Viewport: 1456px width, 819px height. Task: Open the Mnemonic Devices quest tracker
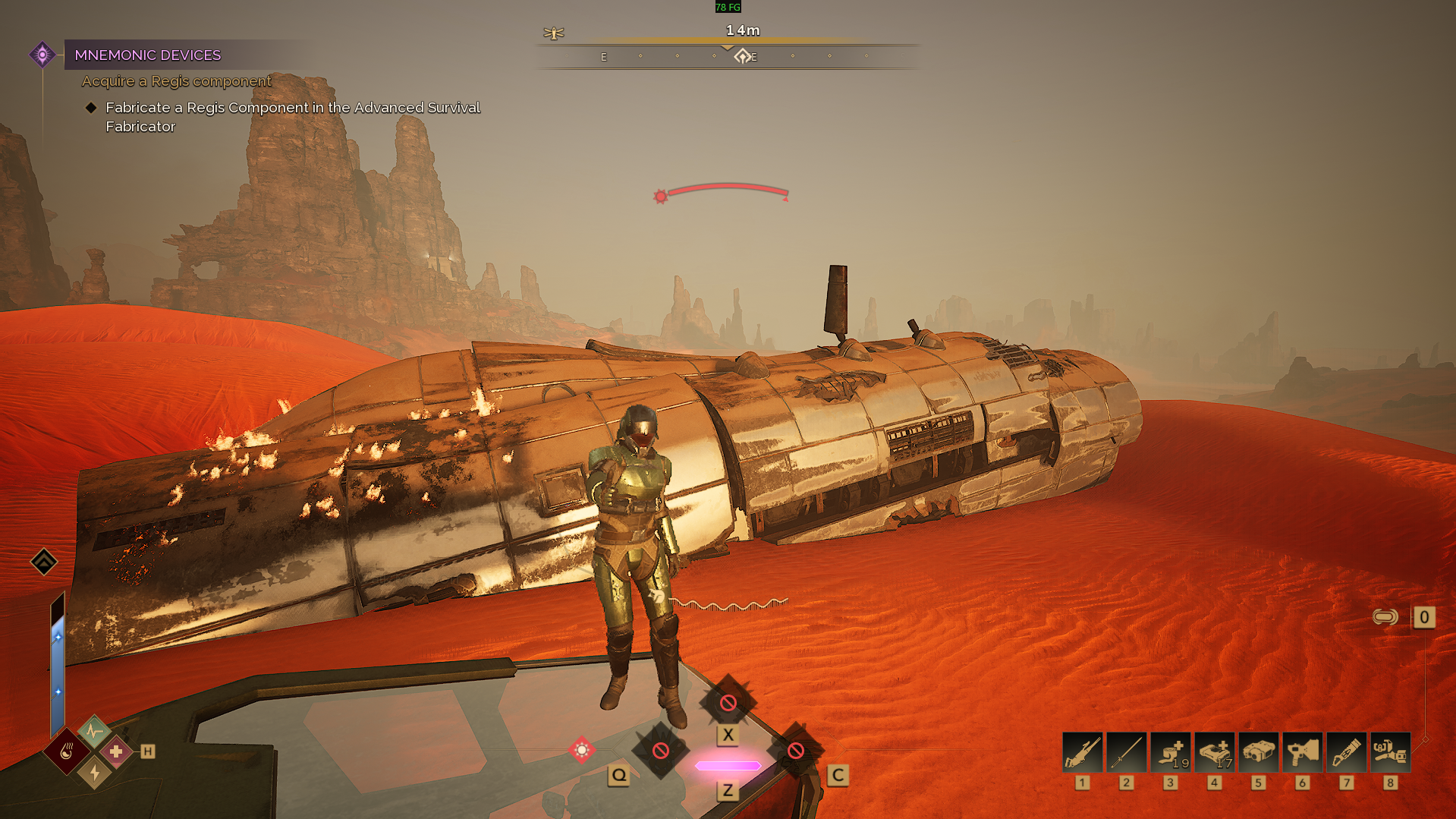click(148, 55)
